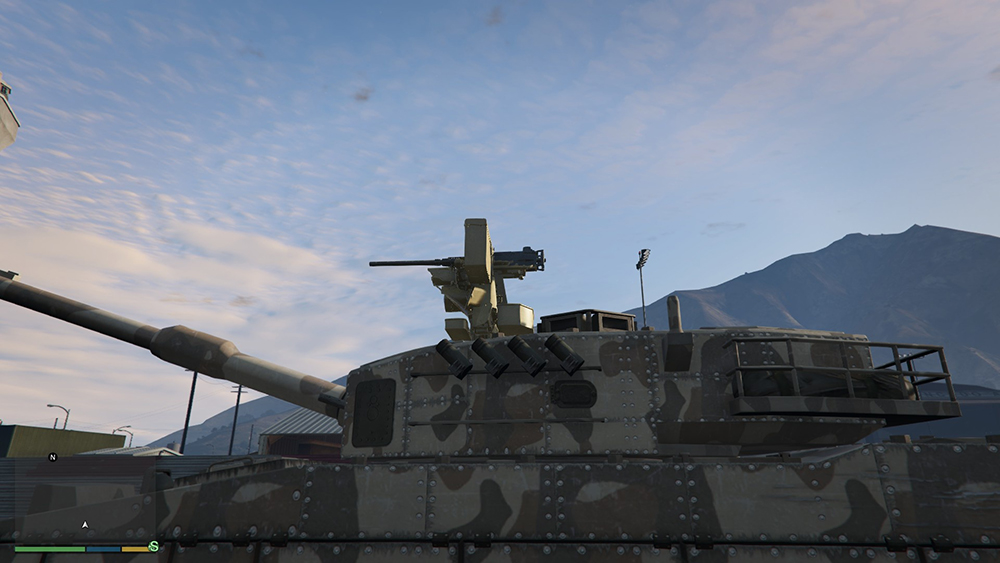Click the minimap radar panel

(x=85, y=500)
